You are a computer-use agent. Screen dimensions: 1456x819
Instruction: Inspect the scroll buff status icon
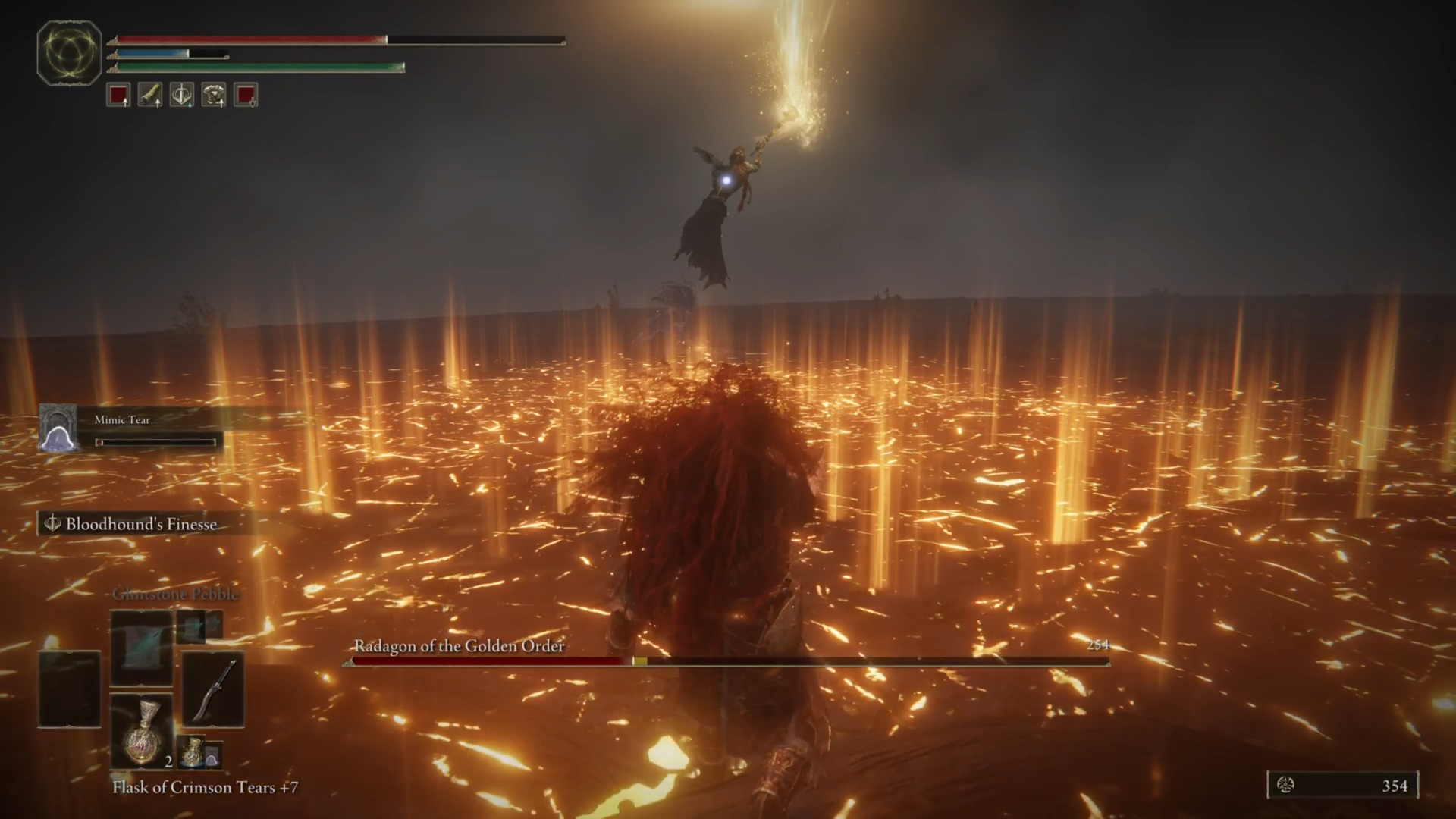[150, 96]
